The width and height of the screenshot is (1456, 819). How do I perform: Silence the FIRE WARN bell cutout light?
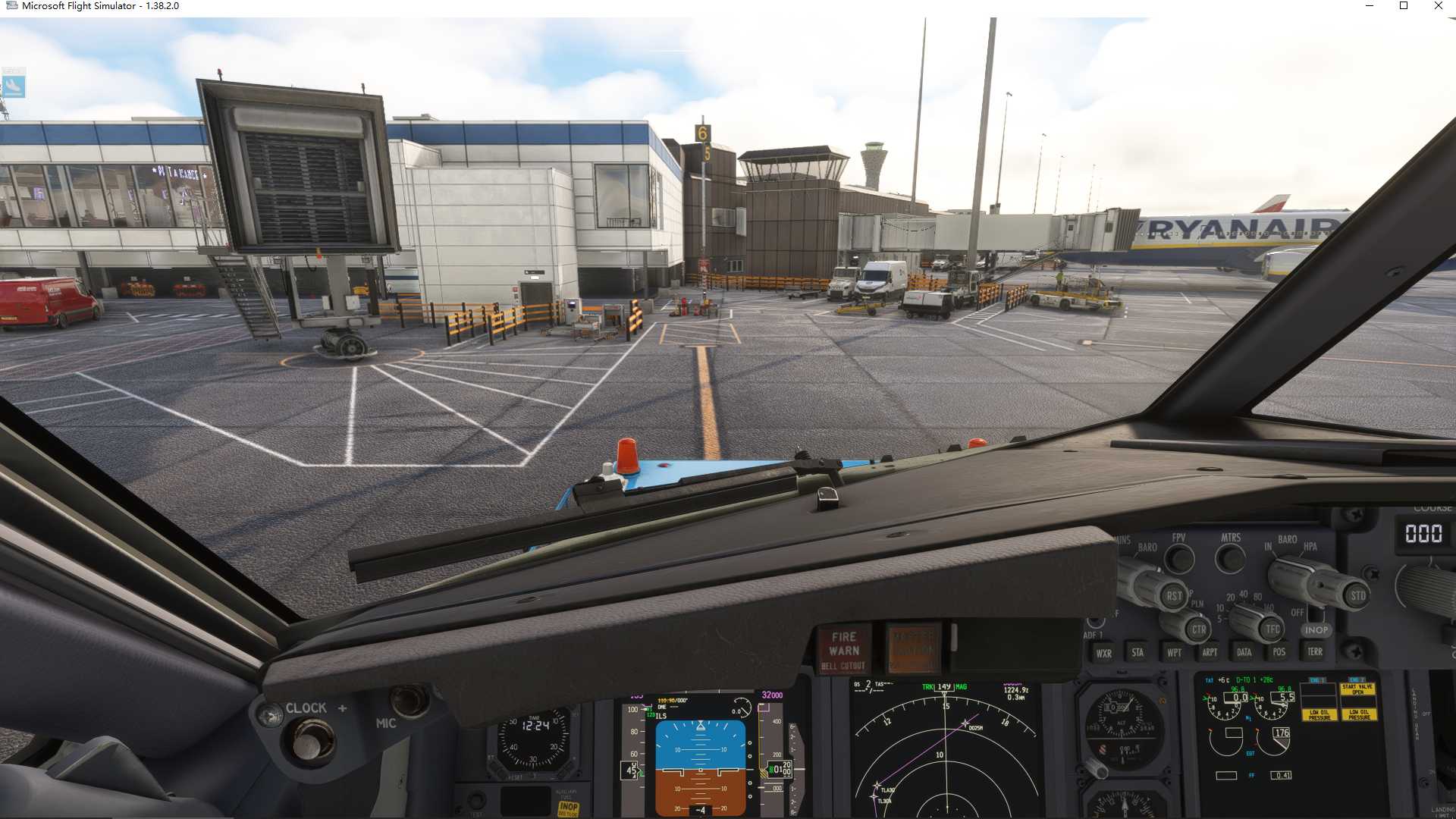click(843, 650)
